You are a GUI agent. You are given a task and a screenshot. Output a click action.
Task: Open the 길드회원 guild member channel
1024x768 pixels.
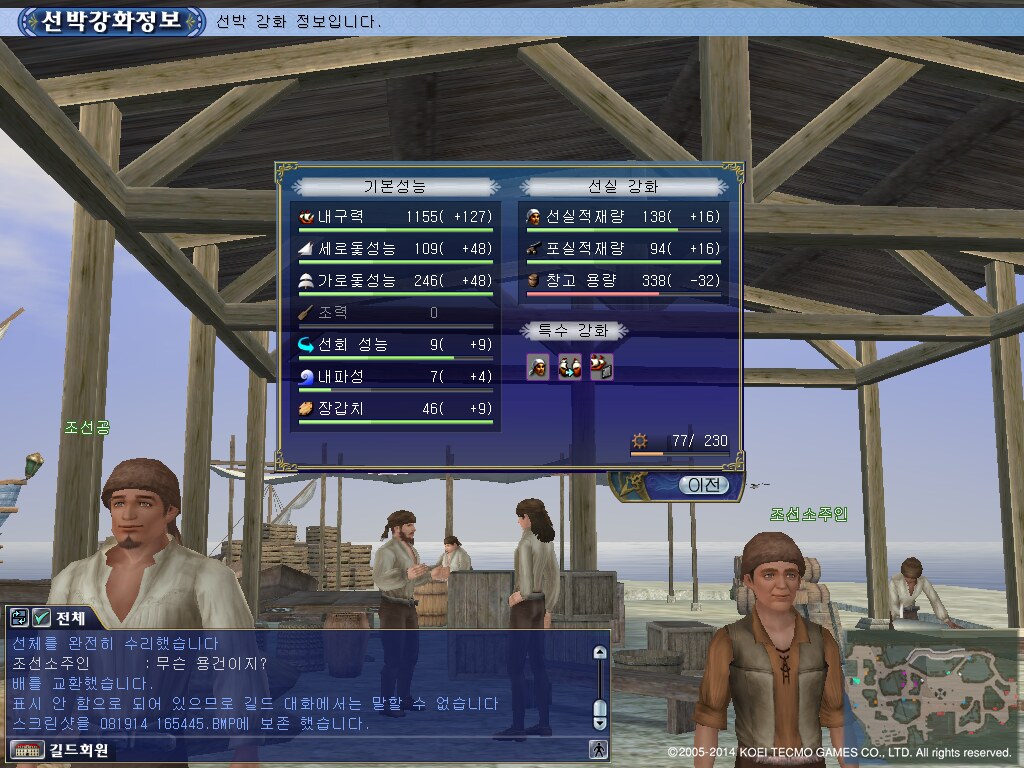pos(60,749)
